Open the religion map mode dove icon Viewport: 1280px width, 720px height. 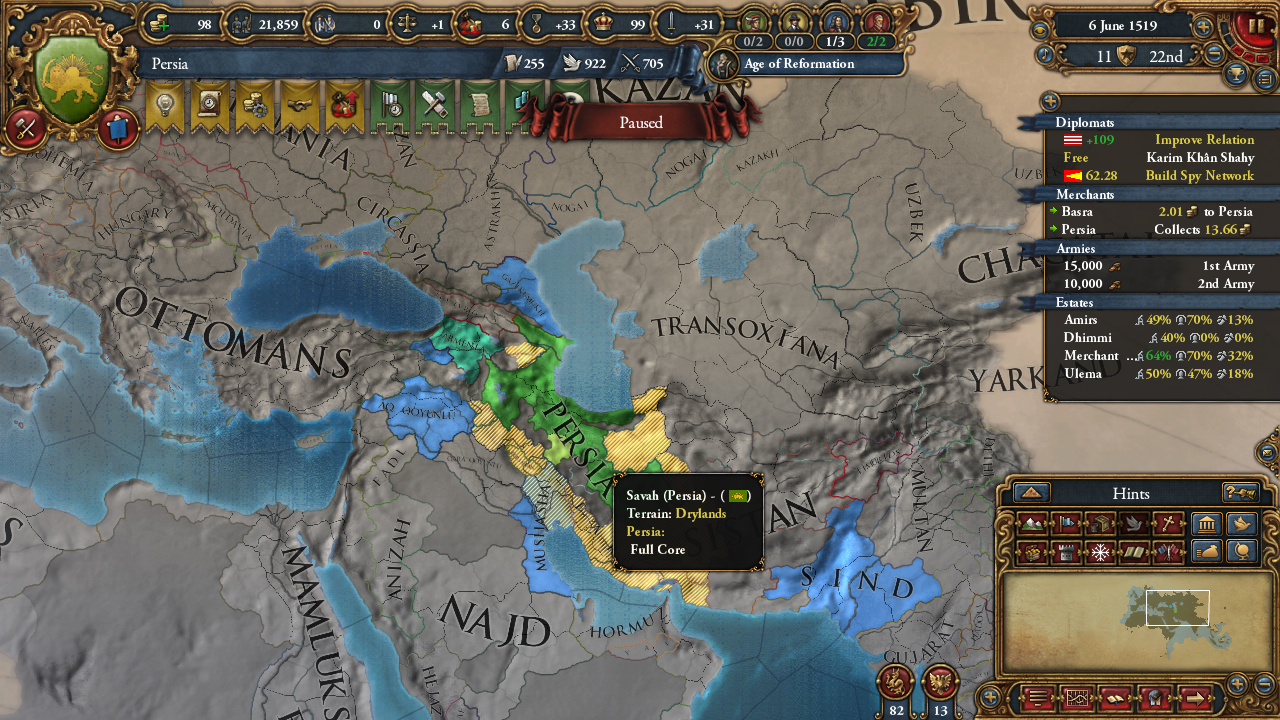1136,523
